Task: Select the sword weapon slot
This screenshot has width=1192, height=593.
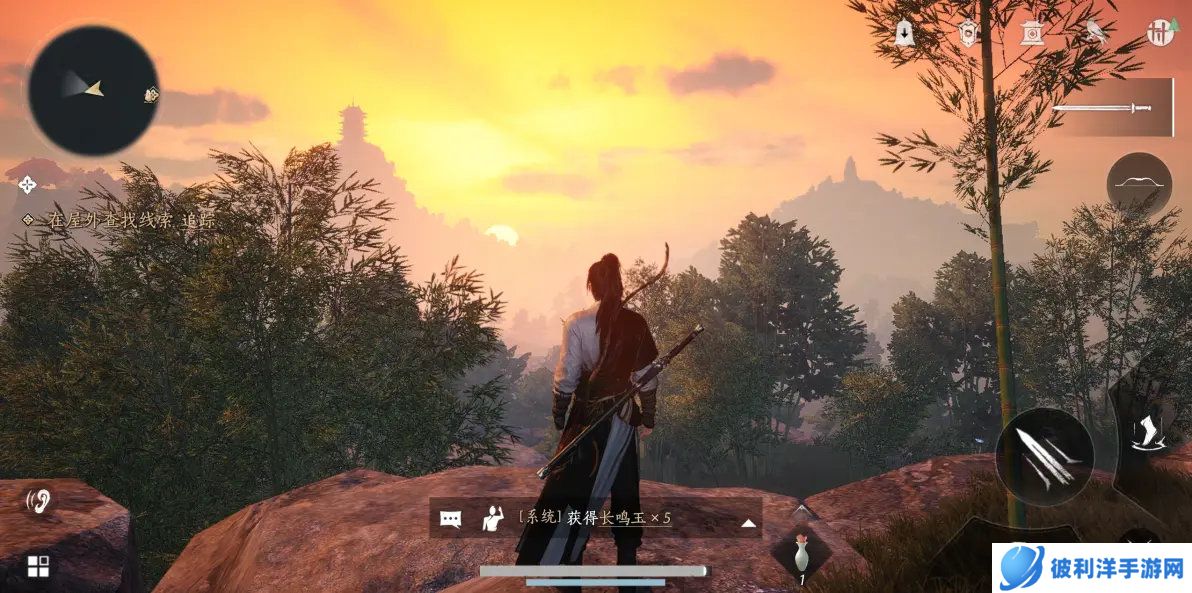Action: 1110,107
